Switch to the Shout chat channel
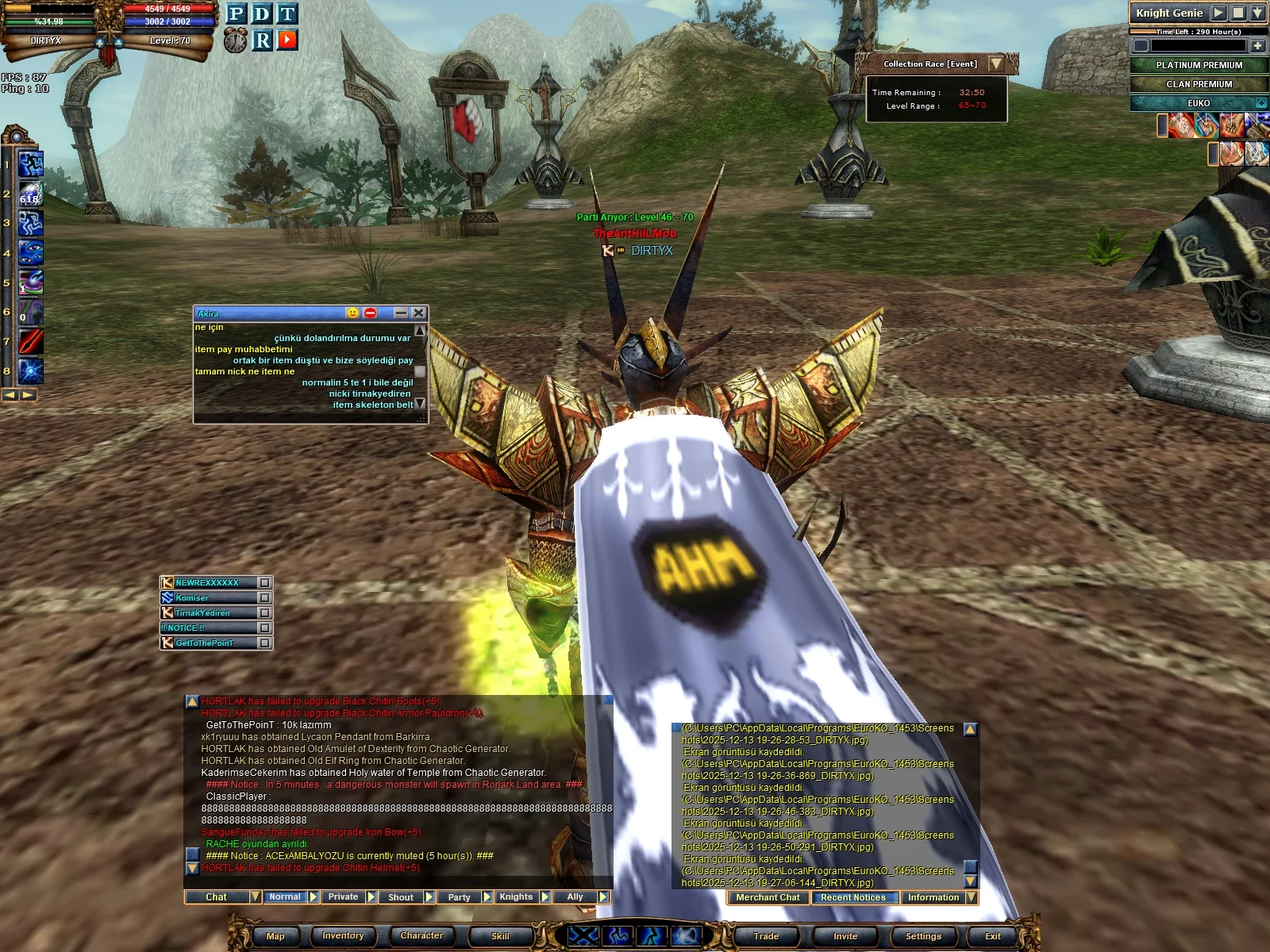 click(401, 897)
